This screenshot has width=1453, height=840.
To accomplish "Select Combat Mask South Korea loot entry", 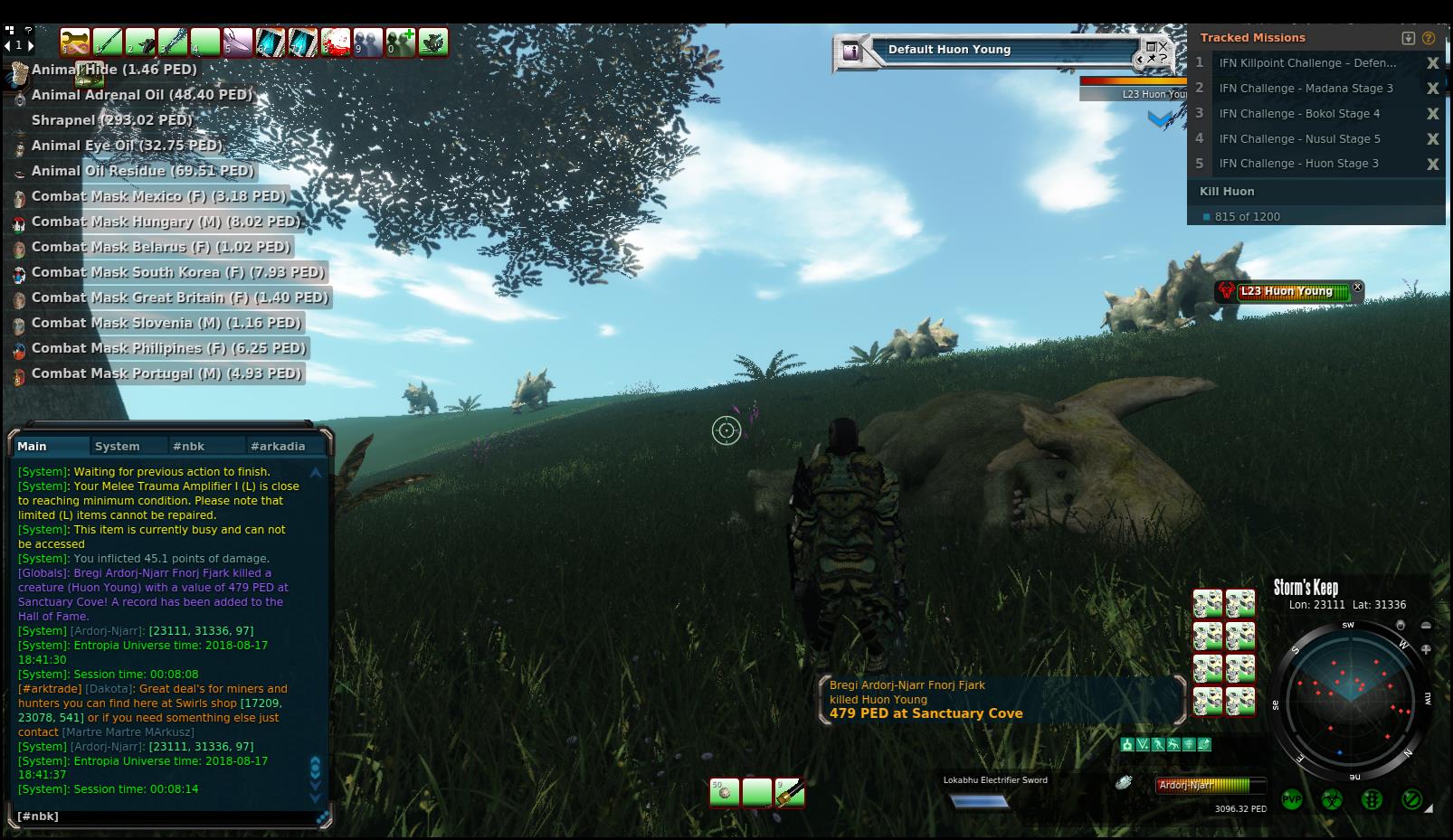I will click(177, 272).
